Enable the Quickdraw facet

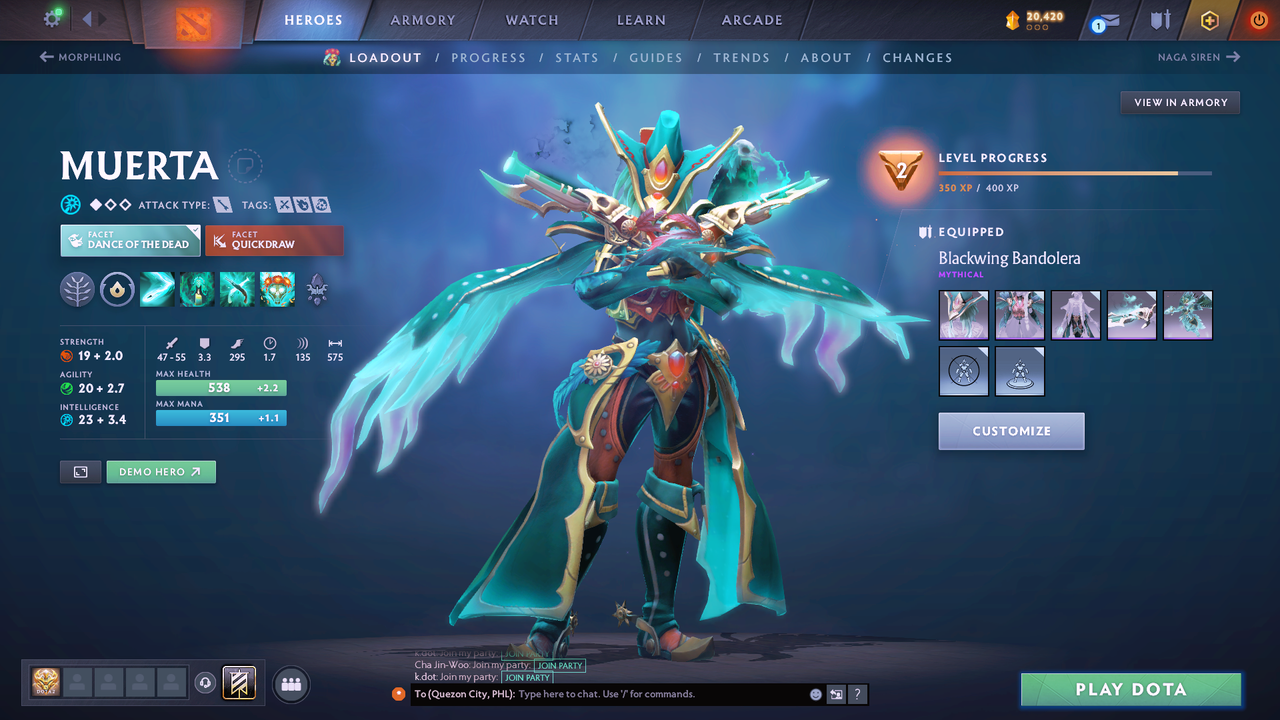tap(274, 240)
